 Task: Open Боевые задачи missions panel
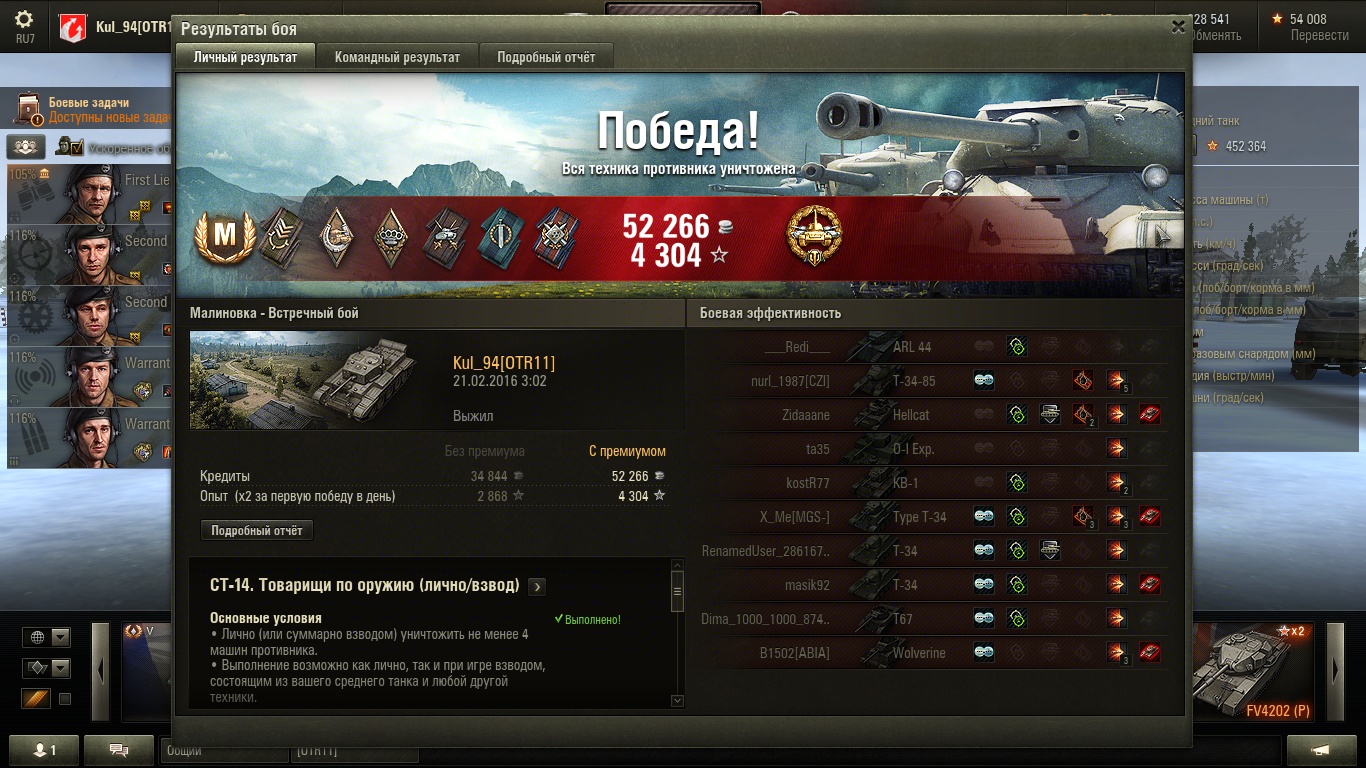[x=88, y=110]
